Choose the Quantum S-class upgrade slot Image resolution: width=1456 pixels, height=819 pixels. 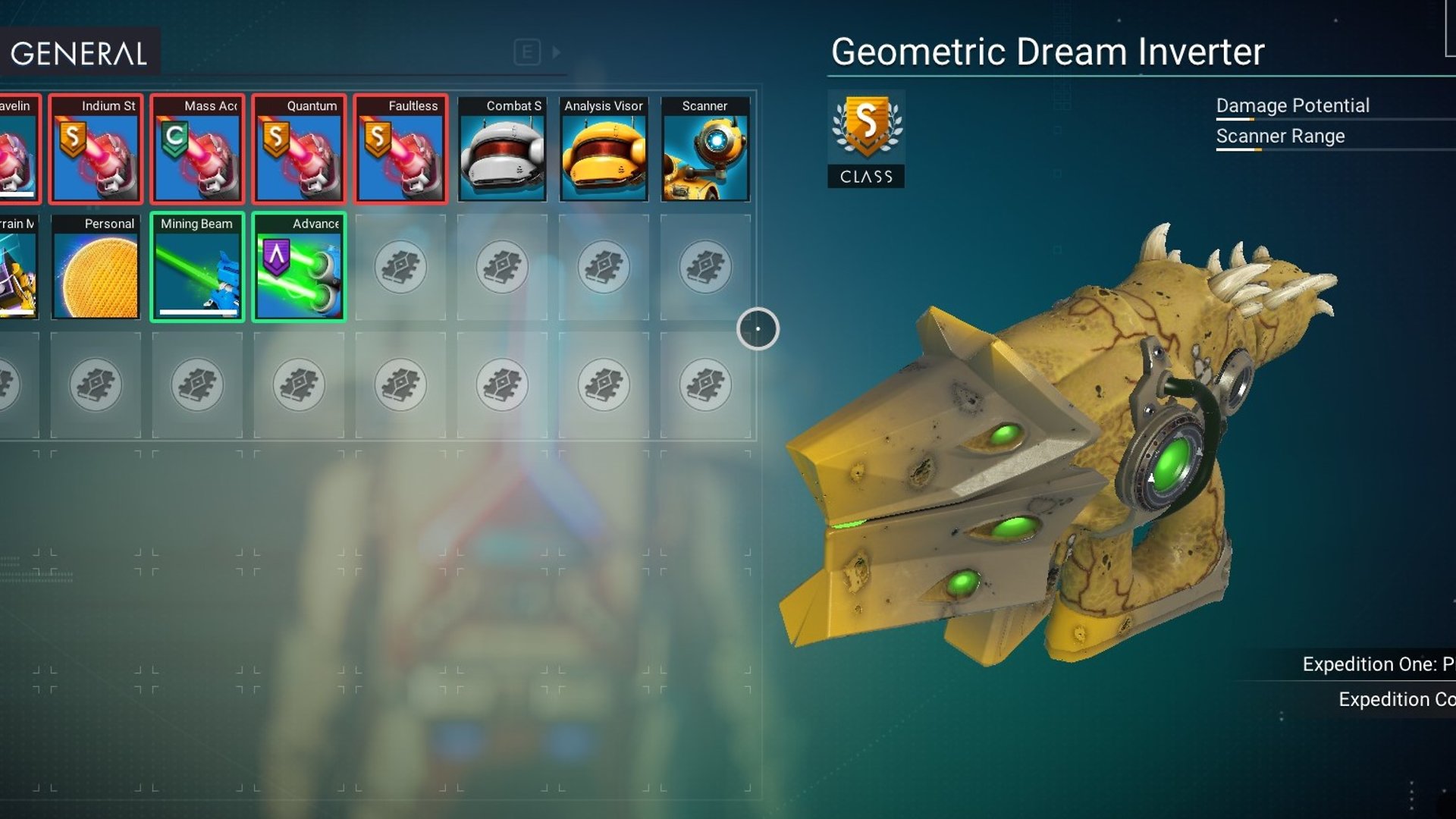299,150
